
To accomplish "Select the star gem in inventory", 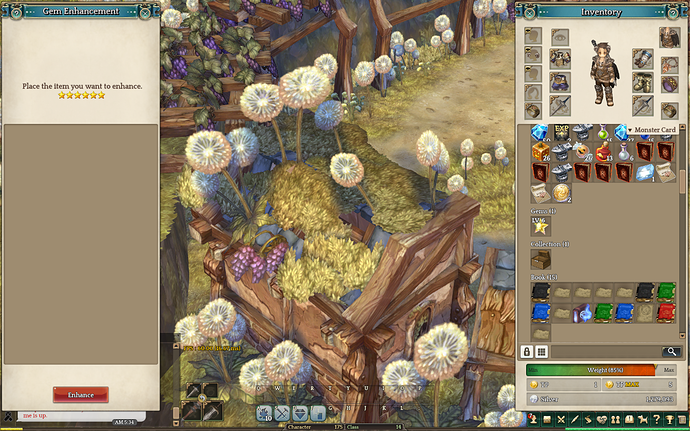I will tap(540, 227).
